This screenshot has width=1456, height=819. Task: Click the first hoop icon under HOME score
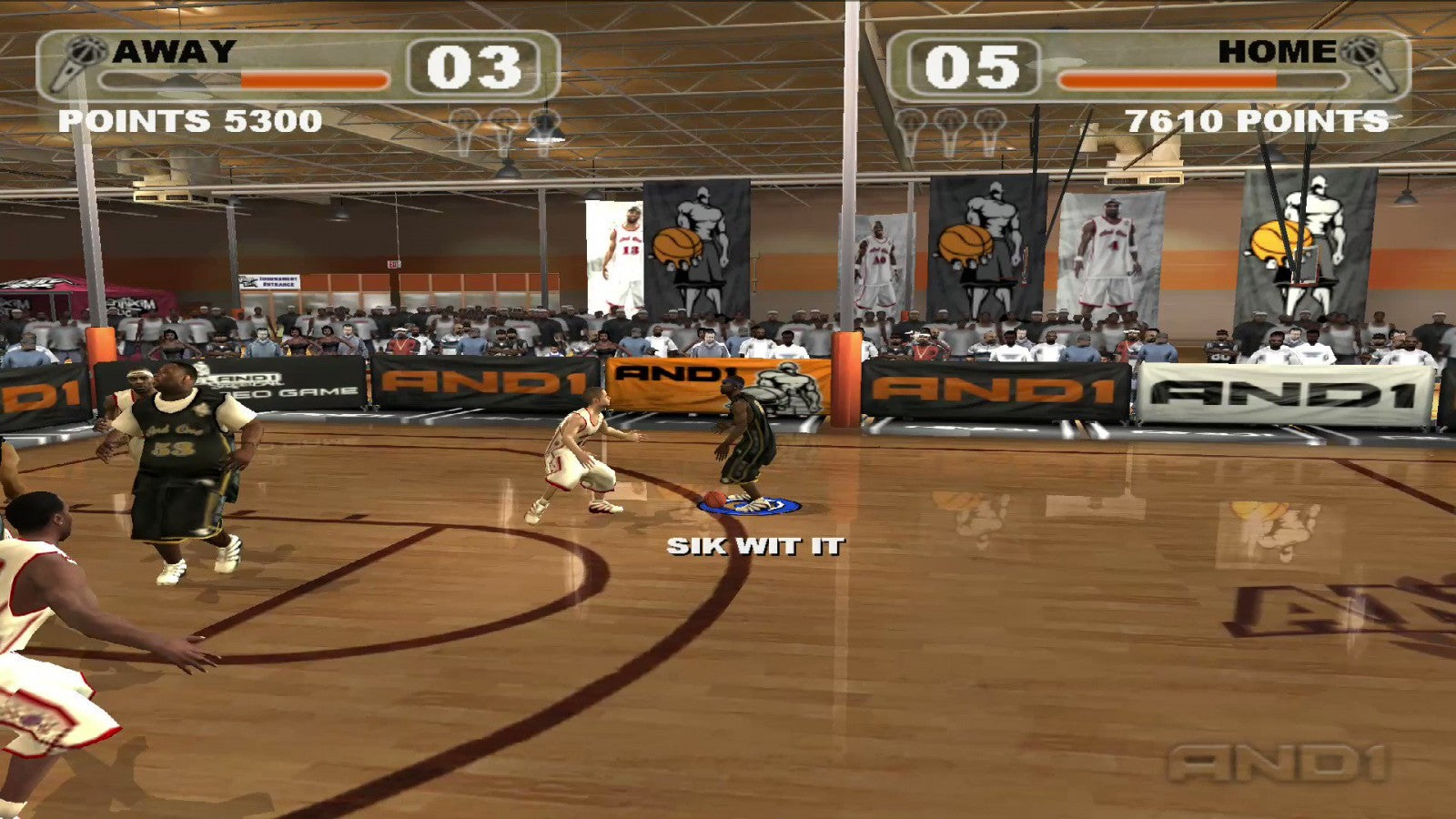[x=910, y=120]
